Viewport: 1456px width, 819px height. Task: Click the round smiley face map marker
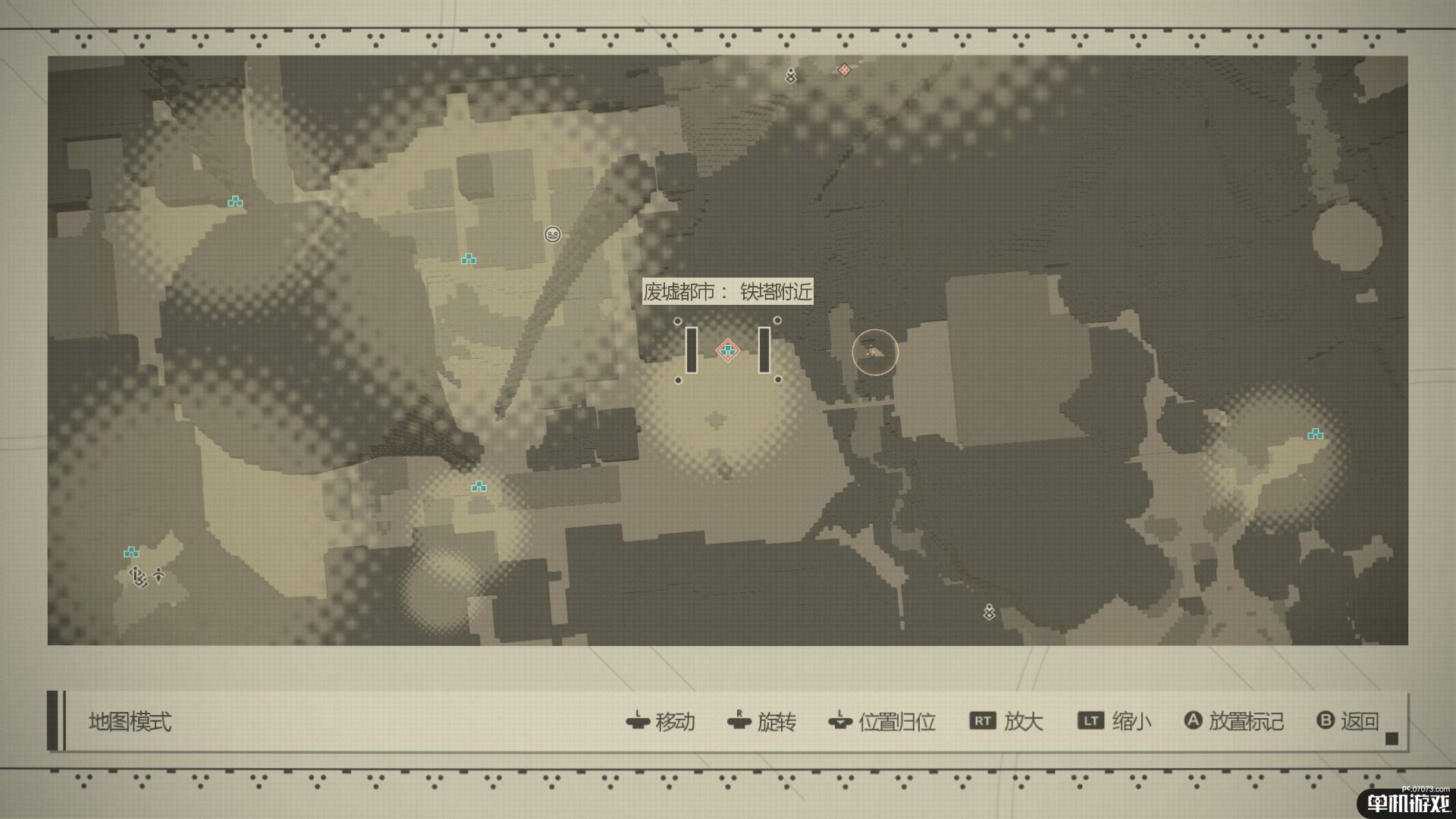[x=552, y=234]
